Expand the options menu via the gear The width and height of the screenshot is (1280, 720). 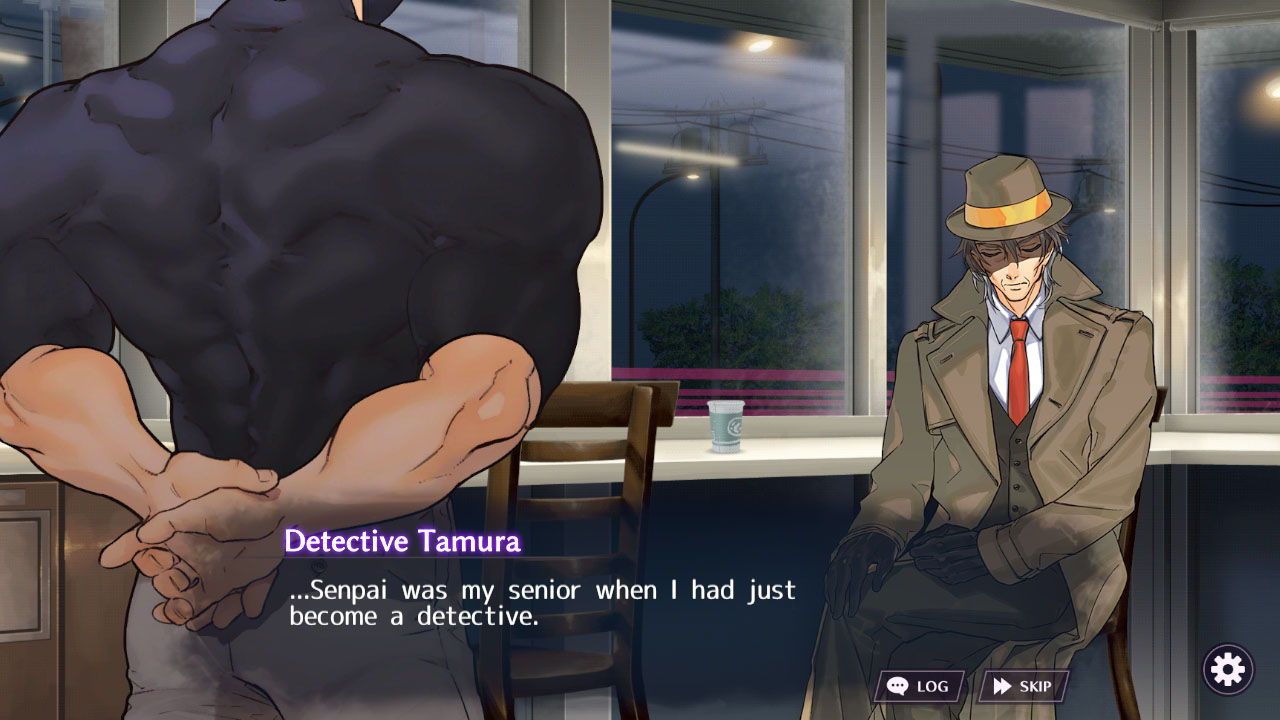point(1228,668)
